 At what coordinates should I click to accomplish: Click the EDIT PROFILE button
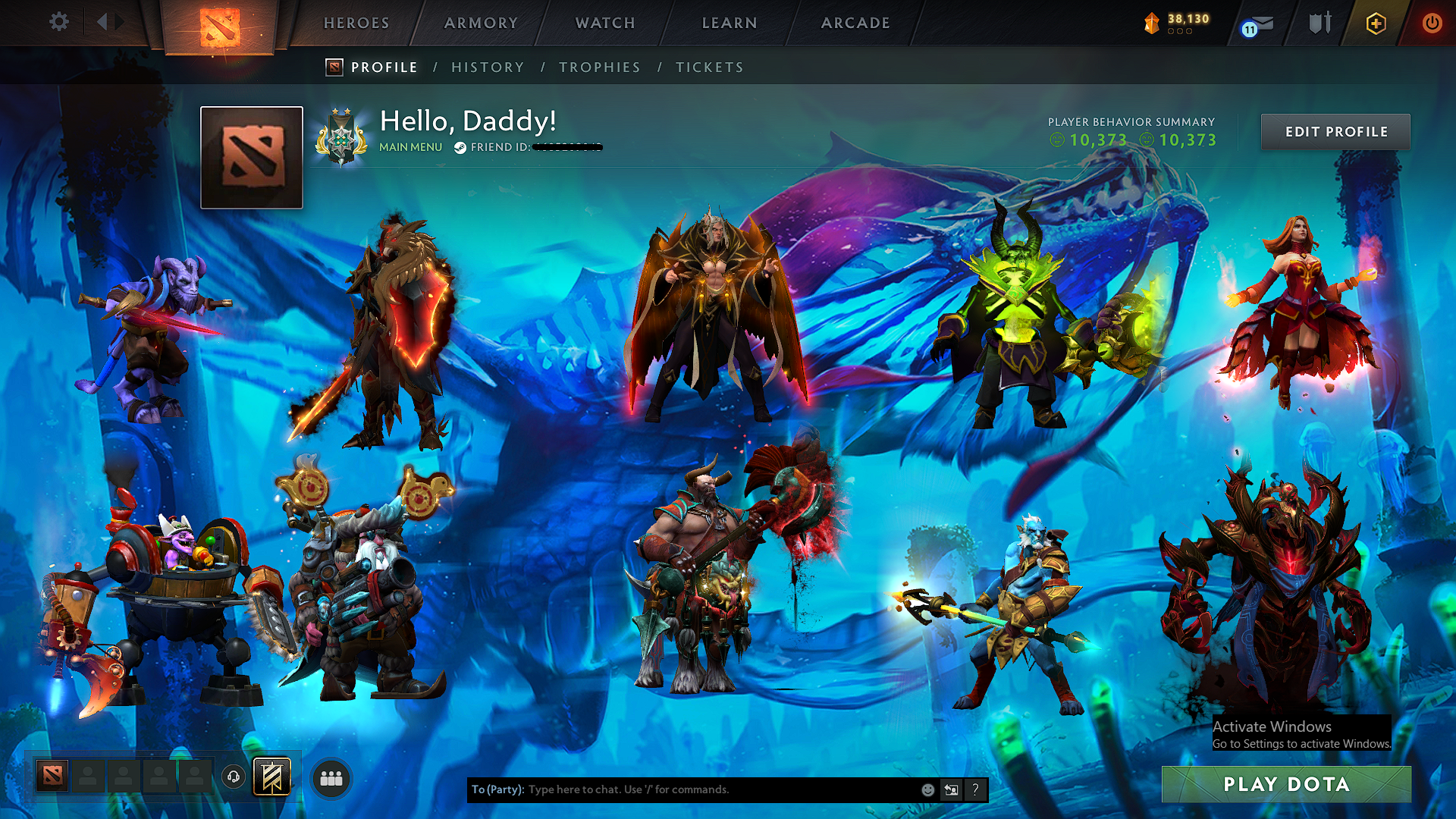tap(1335, 131)
